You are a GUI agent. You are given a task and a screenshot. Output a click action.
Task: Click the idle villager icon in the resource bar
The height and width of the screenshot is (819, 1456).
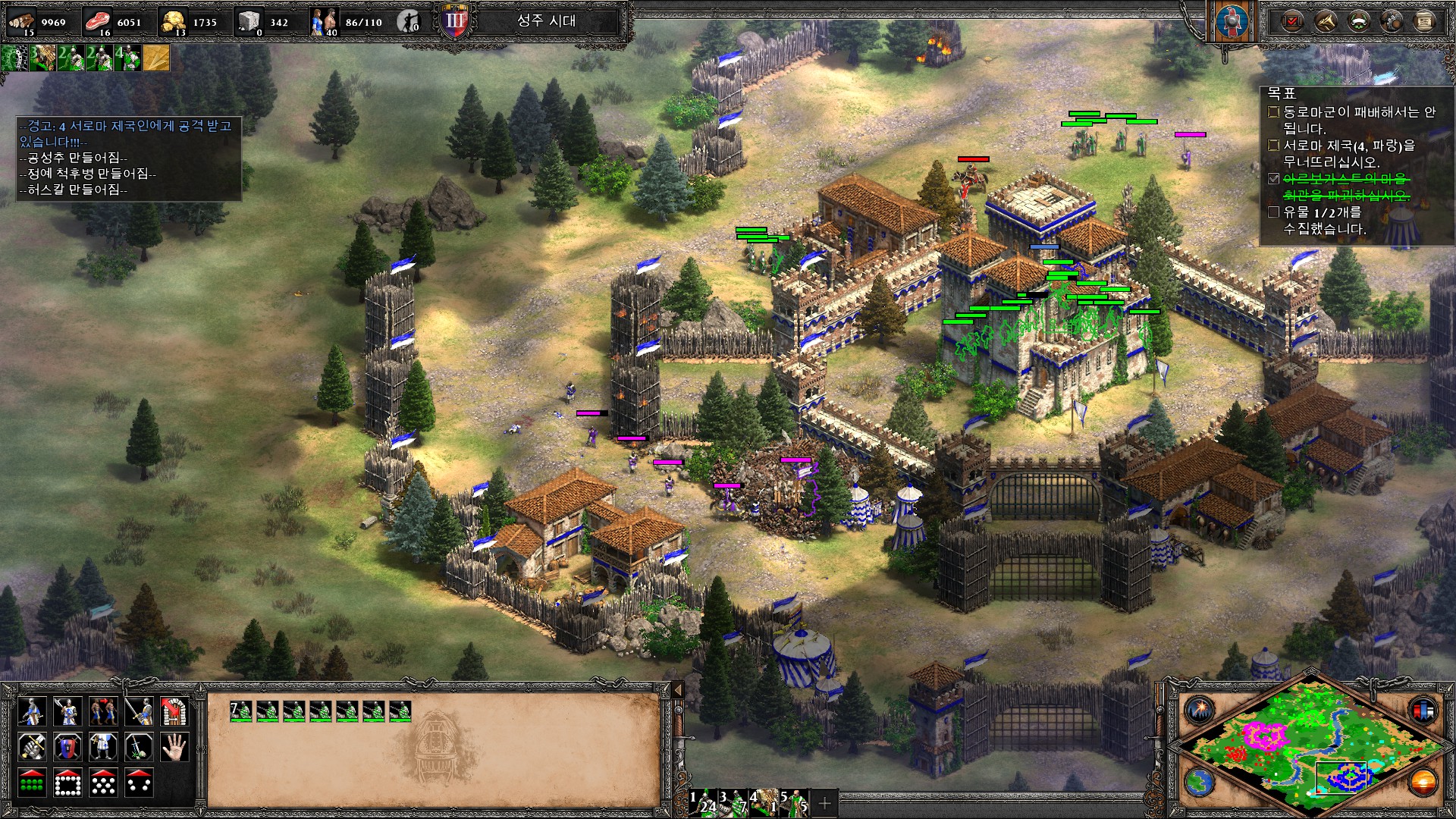(409, 22)
